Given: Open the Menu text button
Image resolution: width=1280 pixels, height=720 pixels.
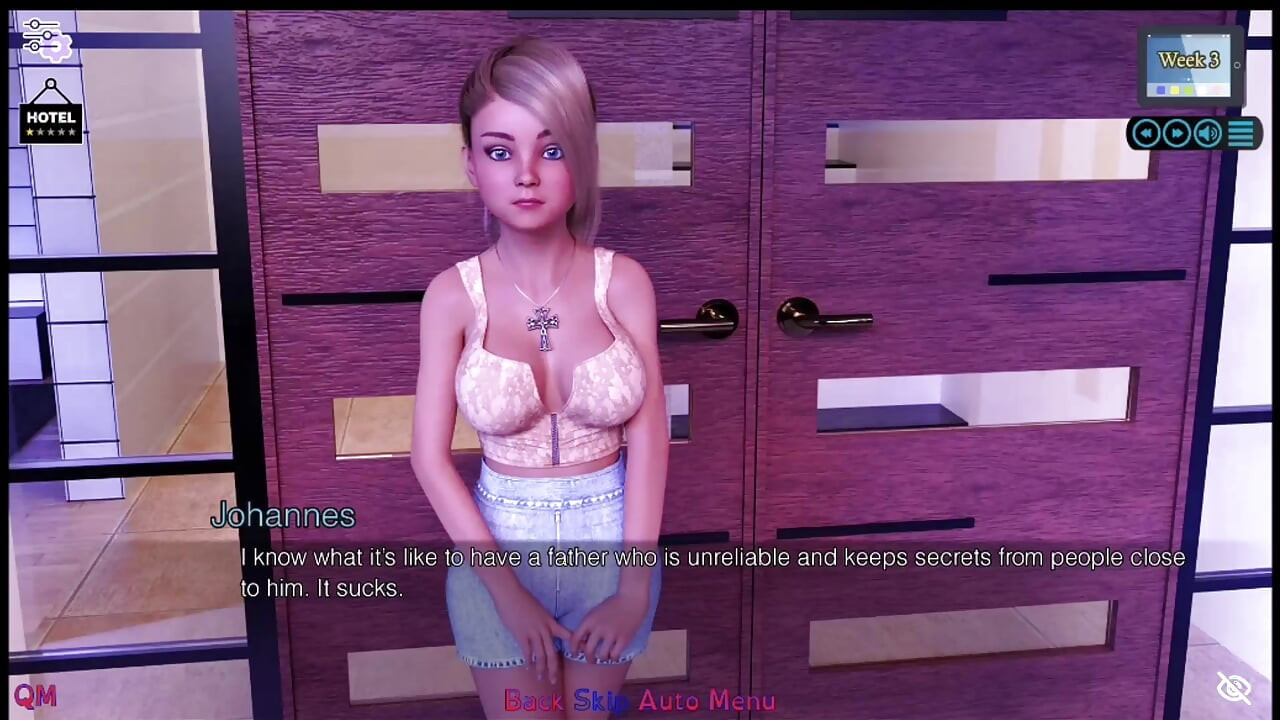Looking at the screenshot, I should (742, 701).
